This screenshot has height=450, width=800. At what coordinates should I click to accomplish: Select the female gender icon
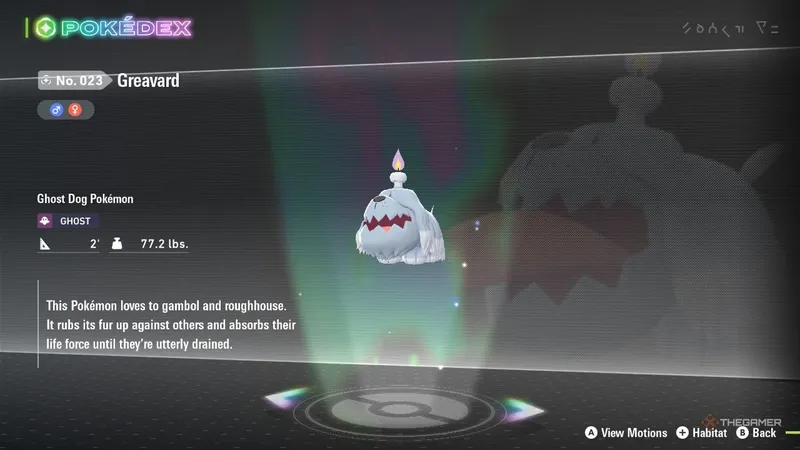coord(75,110)
